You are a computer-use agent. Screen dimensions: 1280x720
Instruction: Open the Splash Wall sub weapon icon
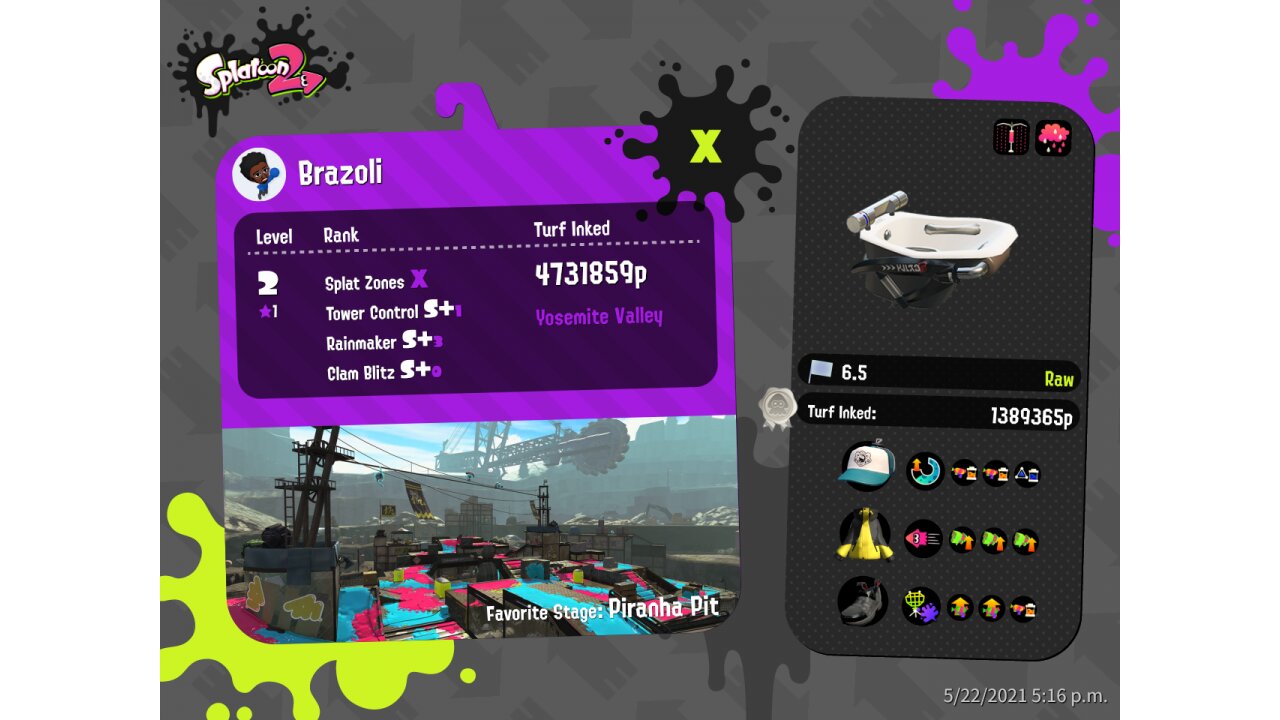(1011, 137)
